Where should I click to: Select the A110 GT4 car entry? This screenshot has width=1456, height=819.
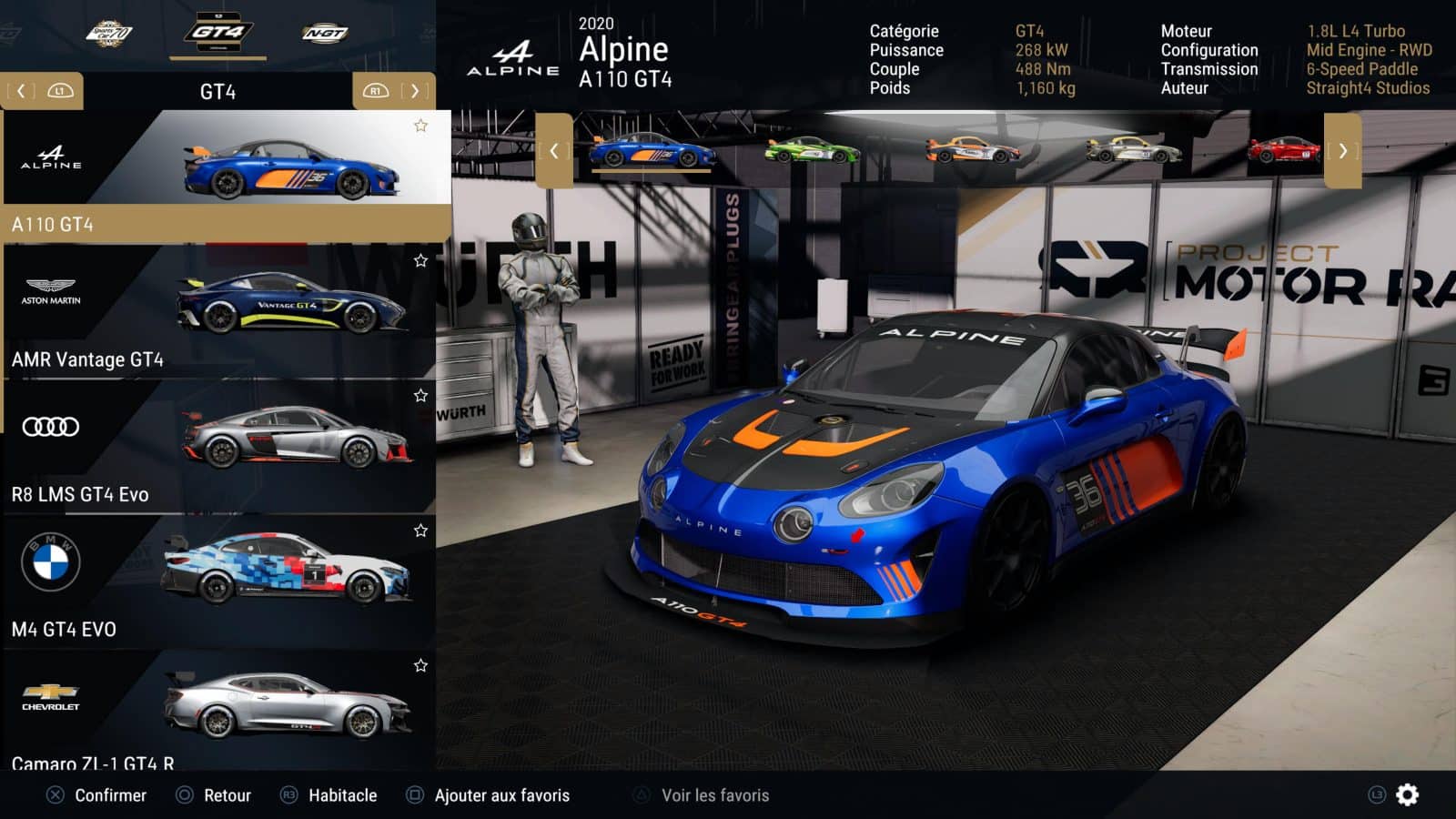pos(226,175)
